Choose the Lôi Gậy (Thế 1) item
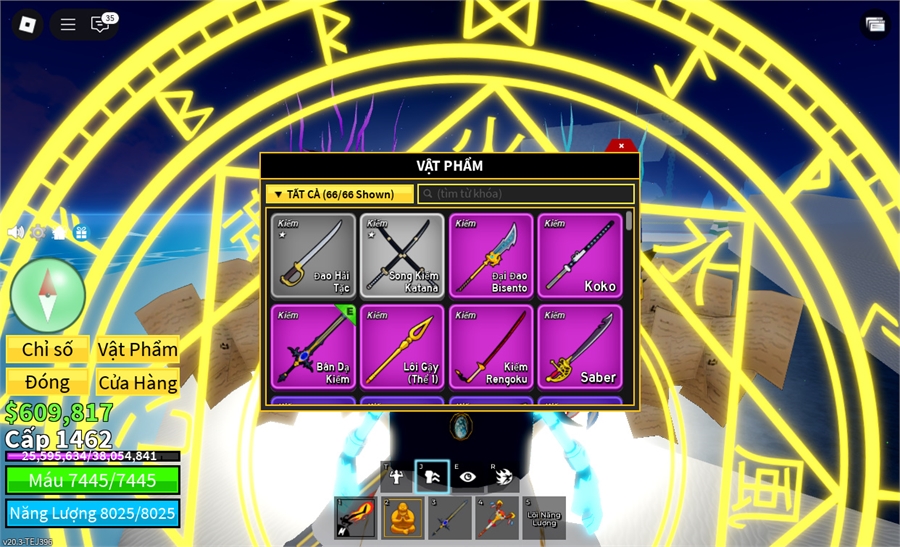This screenshot has width=900, height=547. point(401,346)
